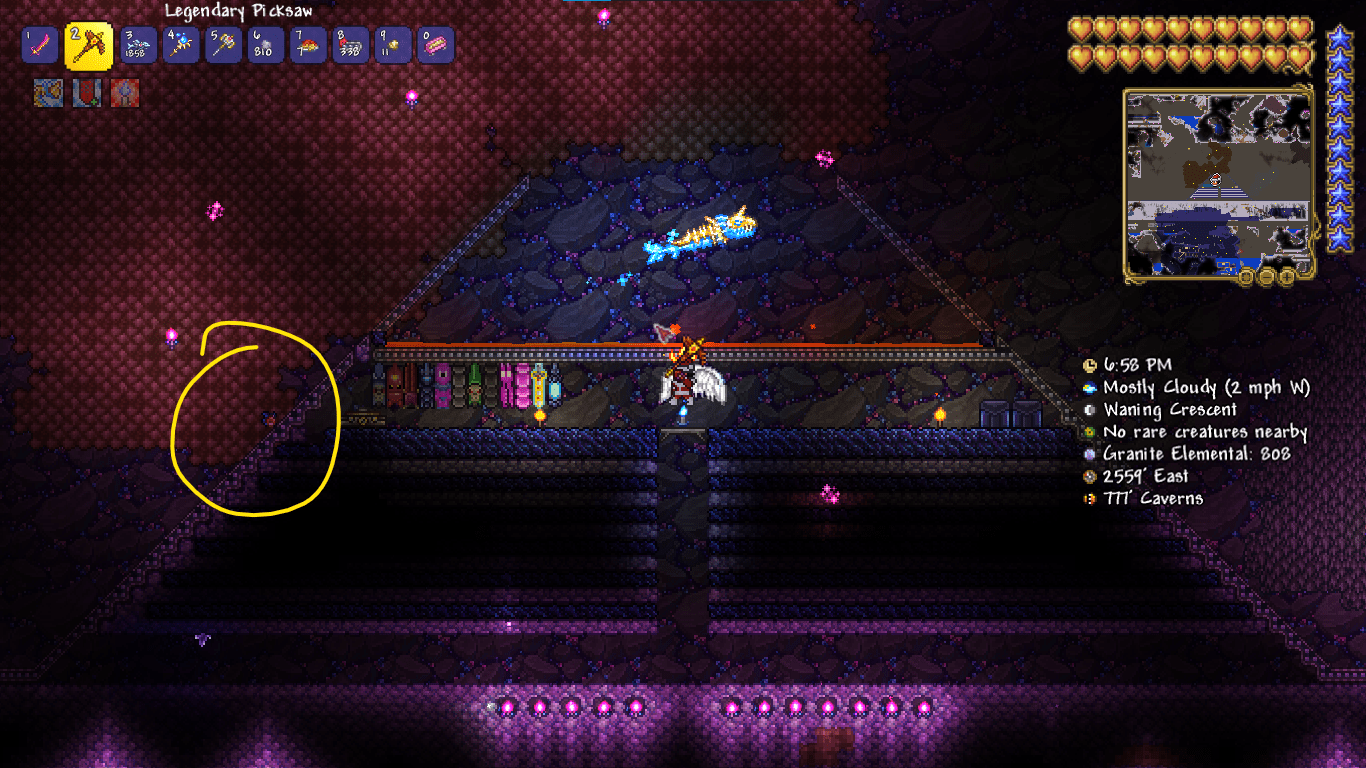The width and height of the screenshot is (1366, 768).
Task: Zoom in the minimap with the plus button
Action: coord(1286,277)
